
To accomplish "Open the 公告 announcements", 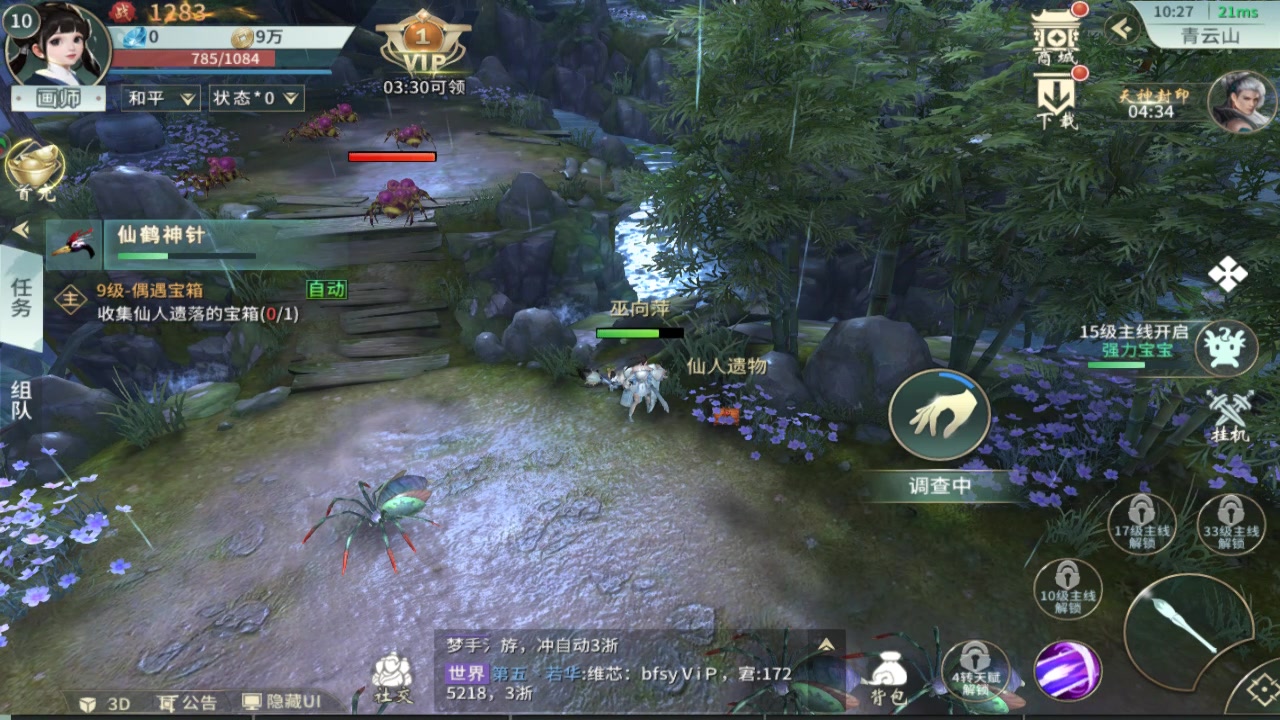I will (x=188, y=702).
